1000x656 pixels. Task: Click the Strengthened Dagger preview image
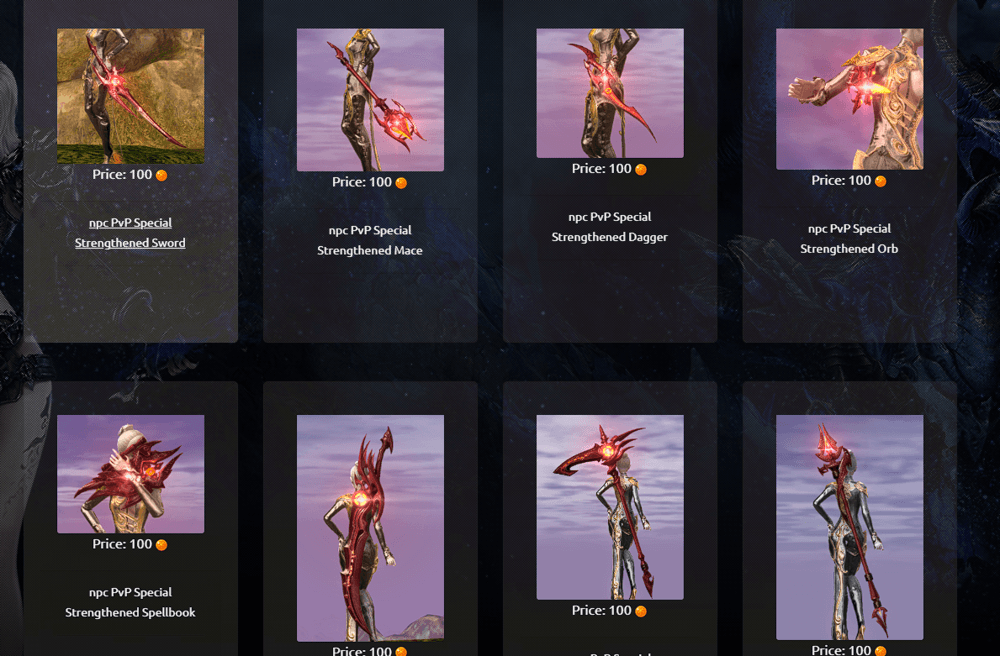pos(610,93)
